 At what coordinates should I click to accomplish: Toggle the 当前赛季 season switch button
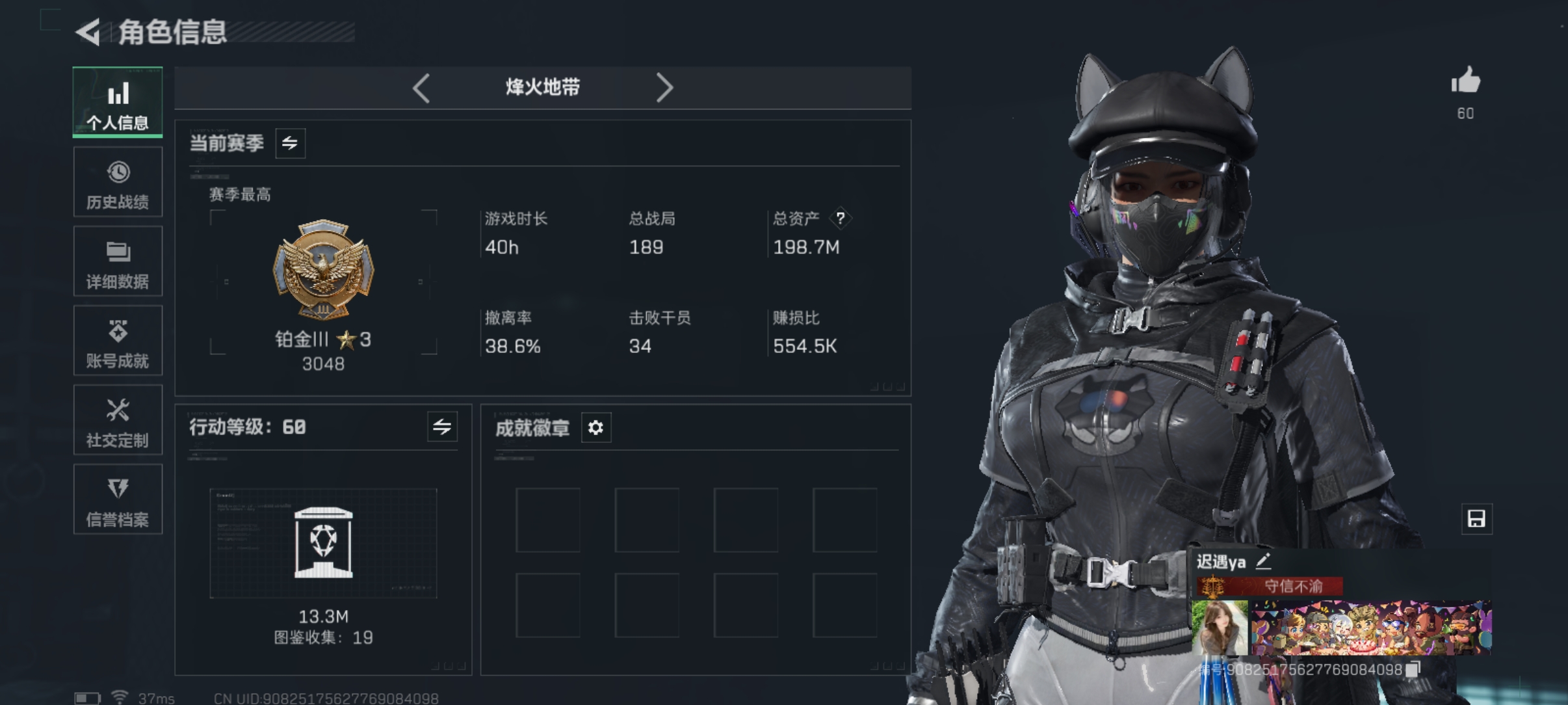click(290, 143)
